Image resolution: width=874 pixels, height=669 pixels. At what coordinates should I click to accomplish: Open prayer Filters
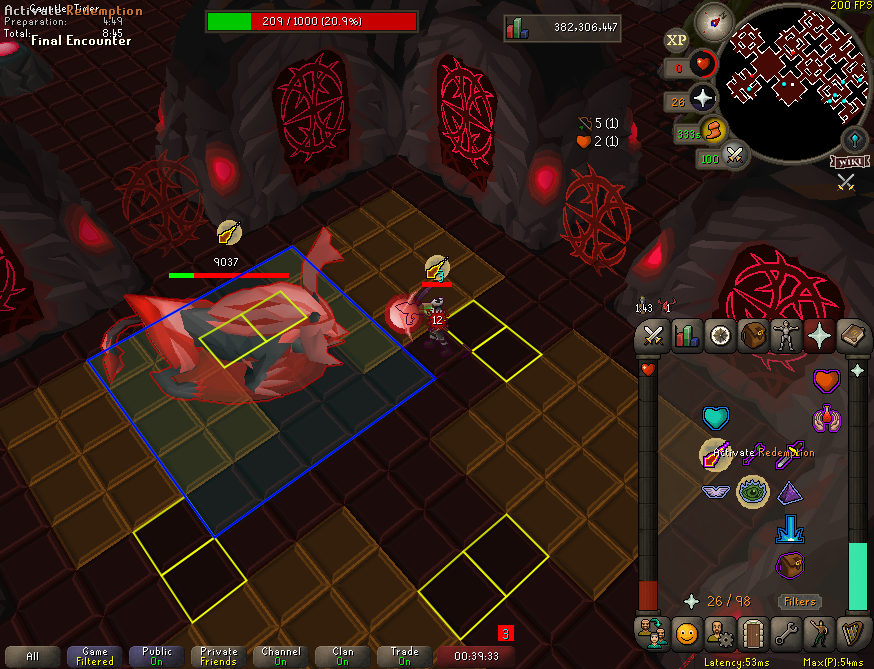[799, 601]
